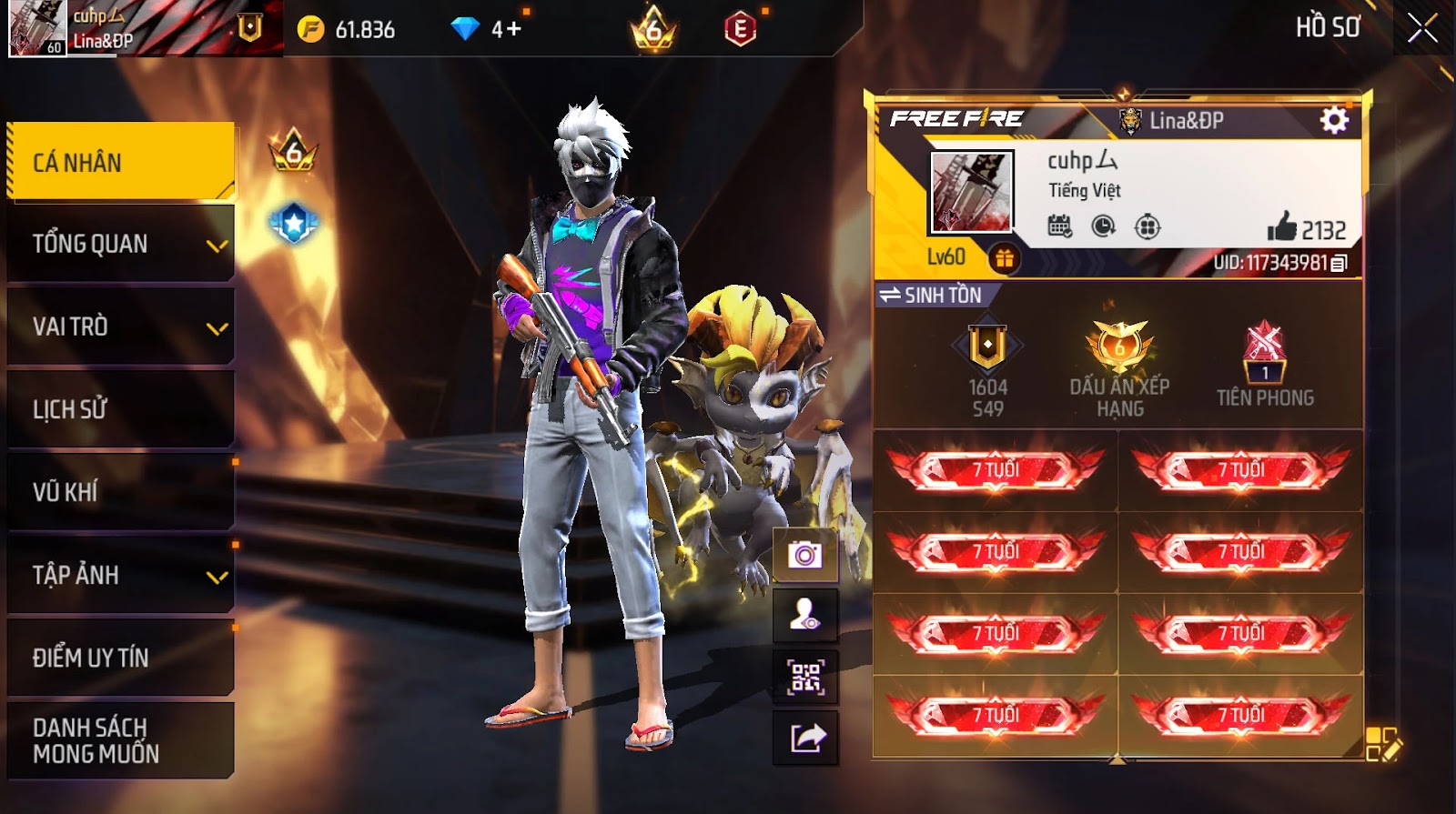1456x814 pixels.
Task: Show the Điểm Uy Tín page
Action: click(120, 658)
